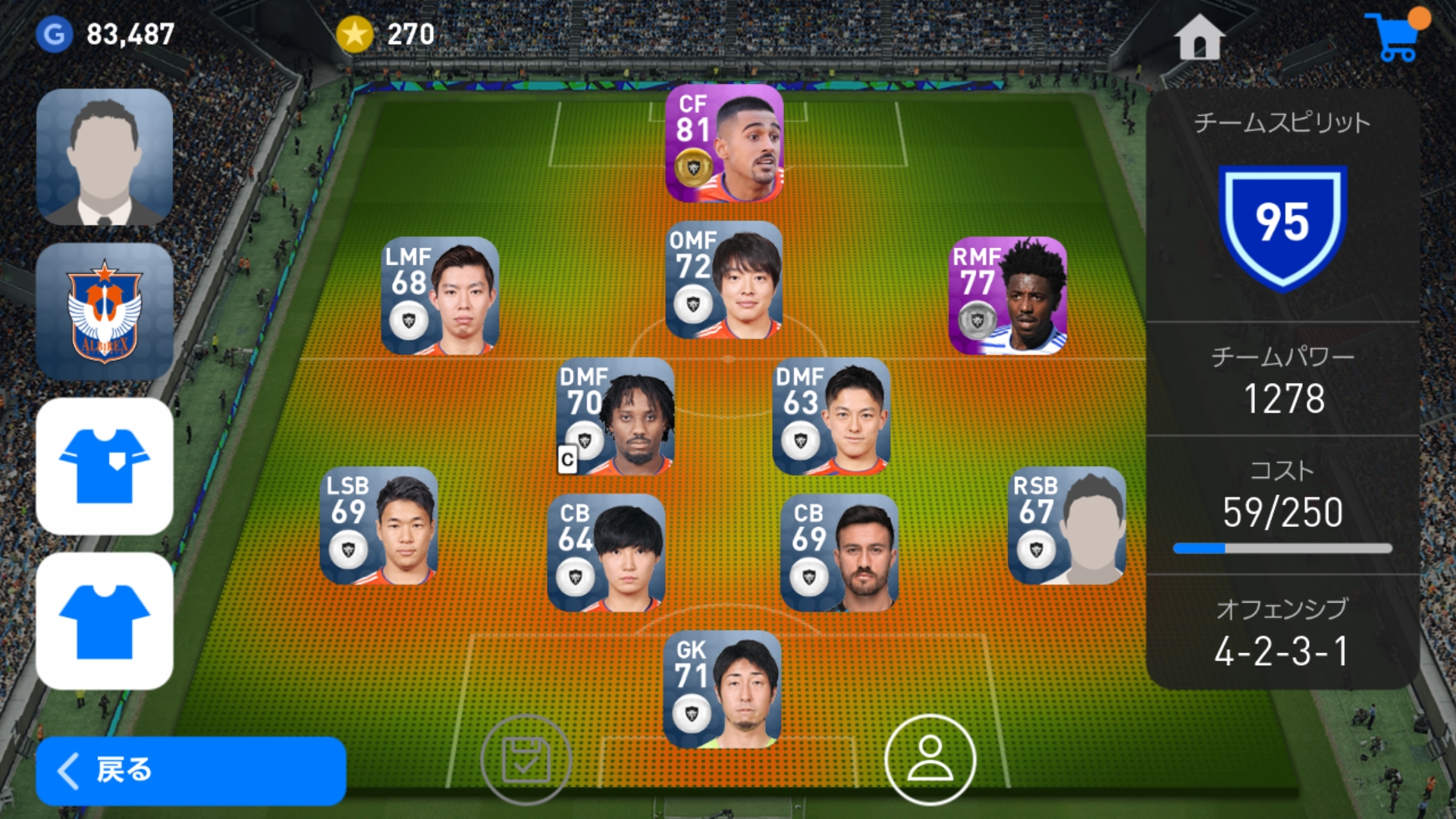Open the manager portrait panel
The width and height of the screenshot is (1456, 819).
105,157
